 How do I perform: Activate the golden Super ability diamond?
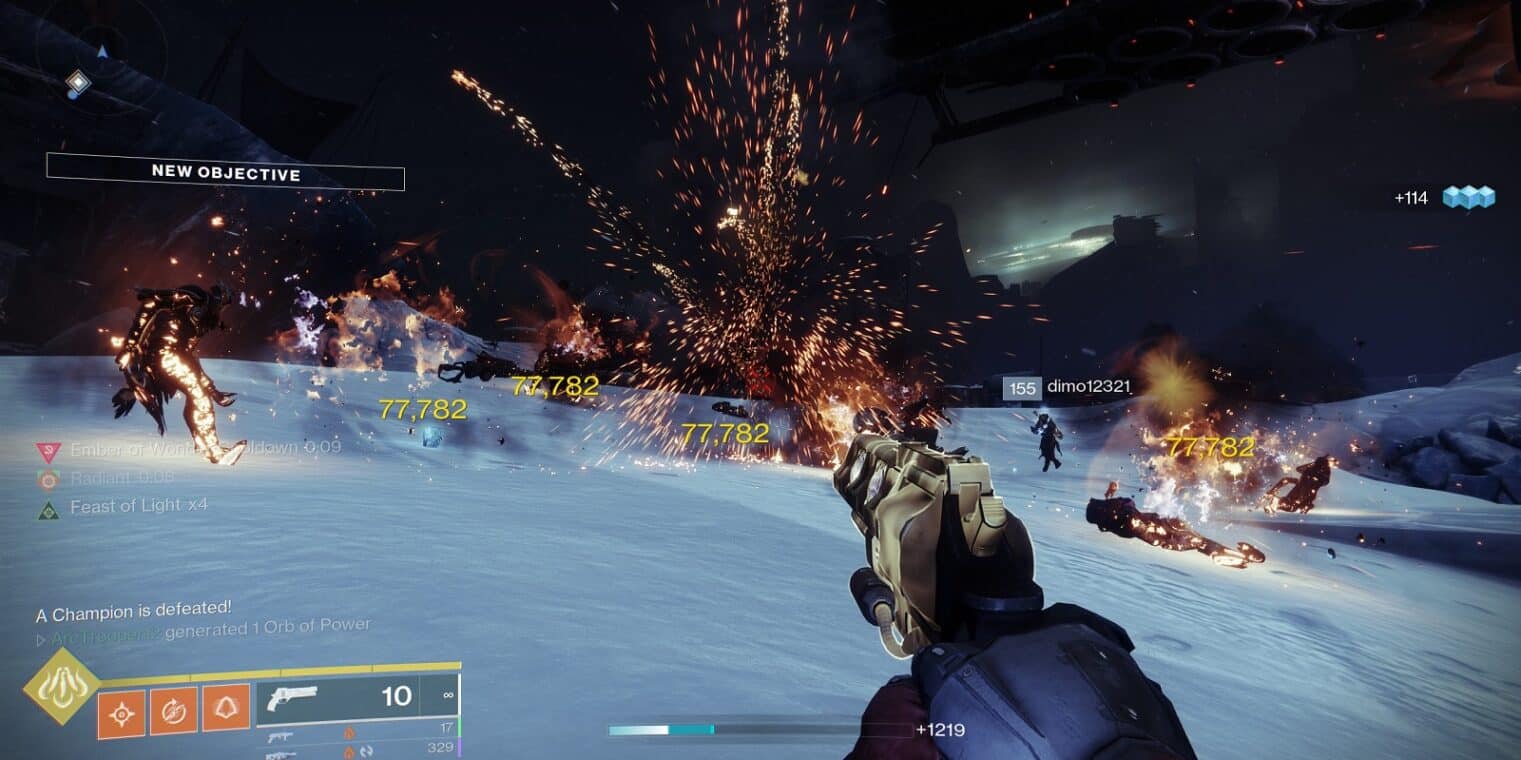click(x=61, y=687)
